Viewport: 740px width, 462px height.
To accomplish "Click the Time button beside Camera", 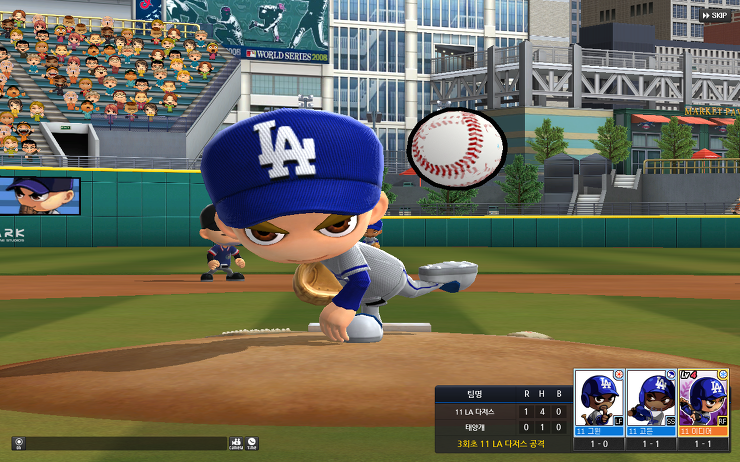I will coord(252,442).
